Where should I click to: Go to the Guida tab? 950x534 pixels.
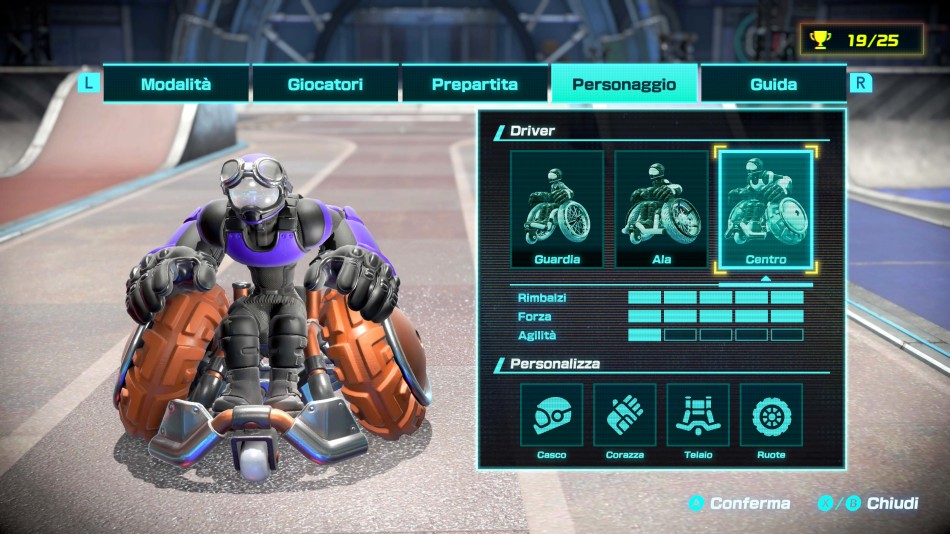[773, 84]
